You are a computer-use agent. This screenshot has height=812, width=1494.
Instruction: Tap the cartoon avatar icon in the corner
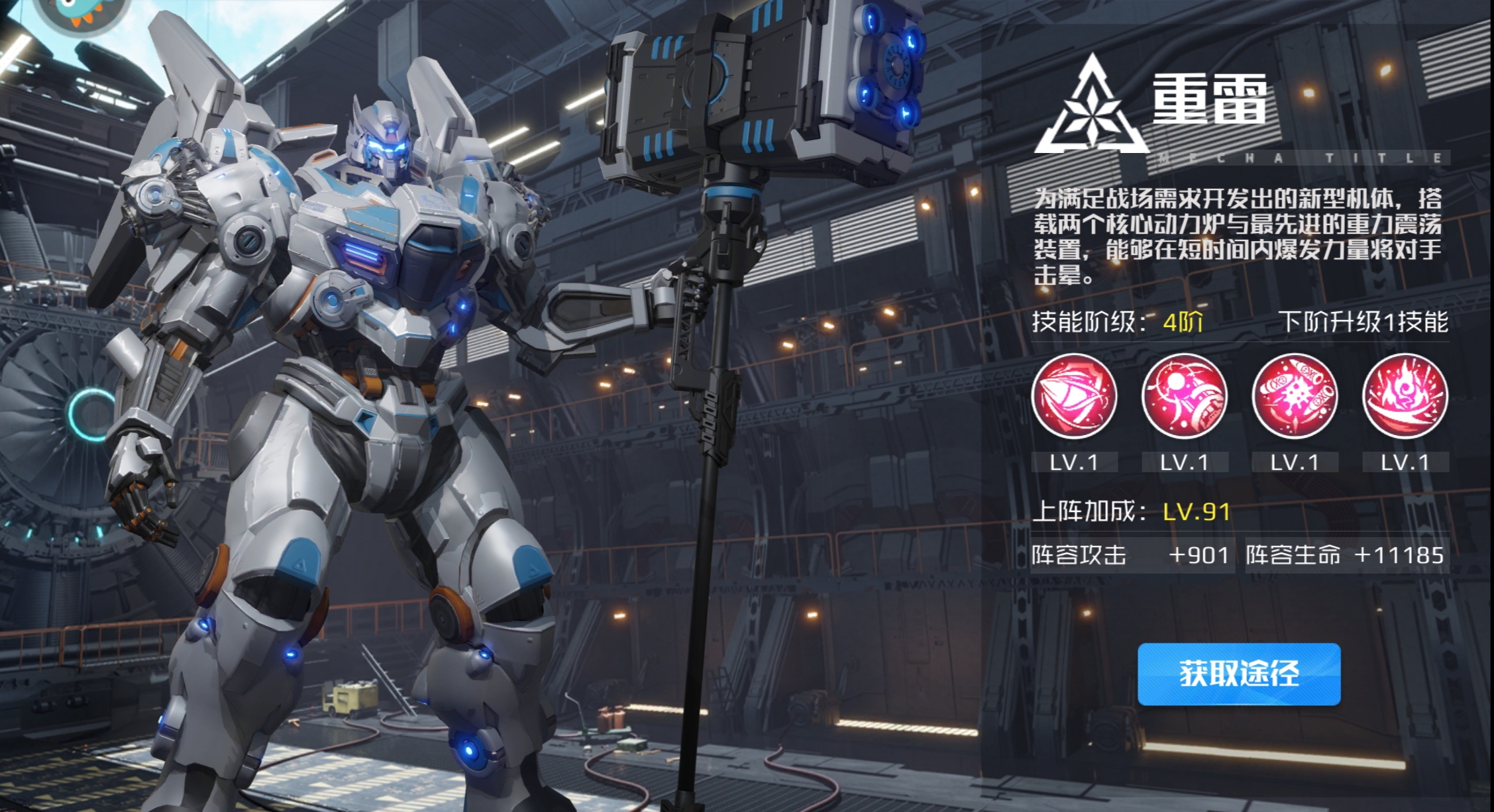click(x=81, y=11)
